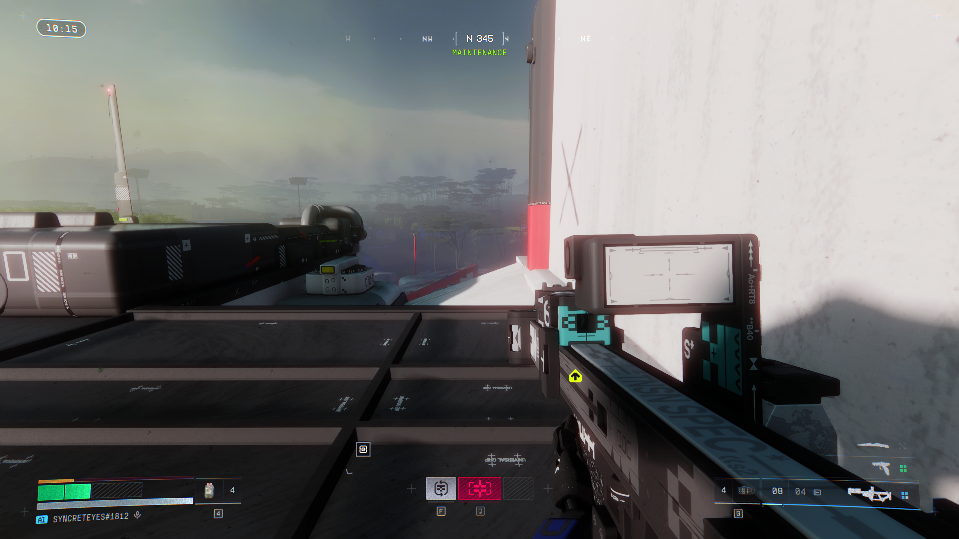
Task: Select the pistol sidearm icon
Action: point(881,466)
